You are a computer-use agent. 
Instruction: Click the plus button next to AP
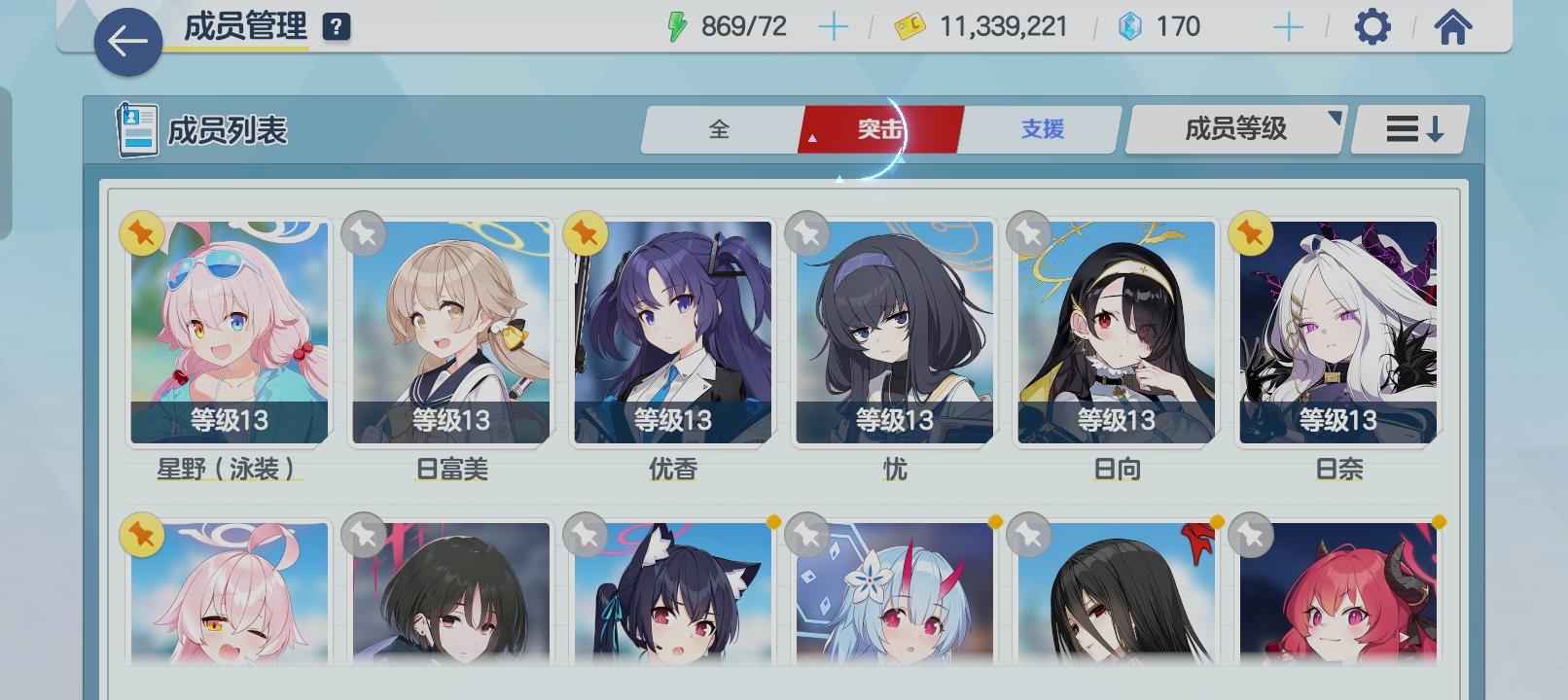832,27
